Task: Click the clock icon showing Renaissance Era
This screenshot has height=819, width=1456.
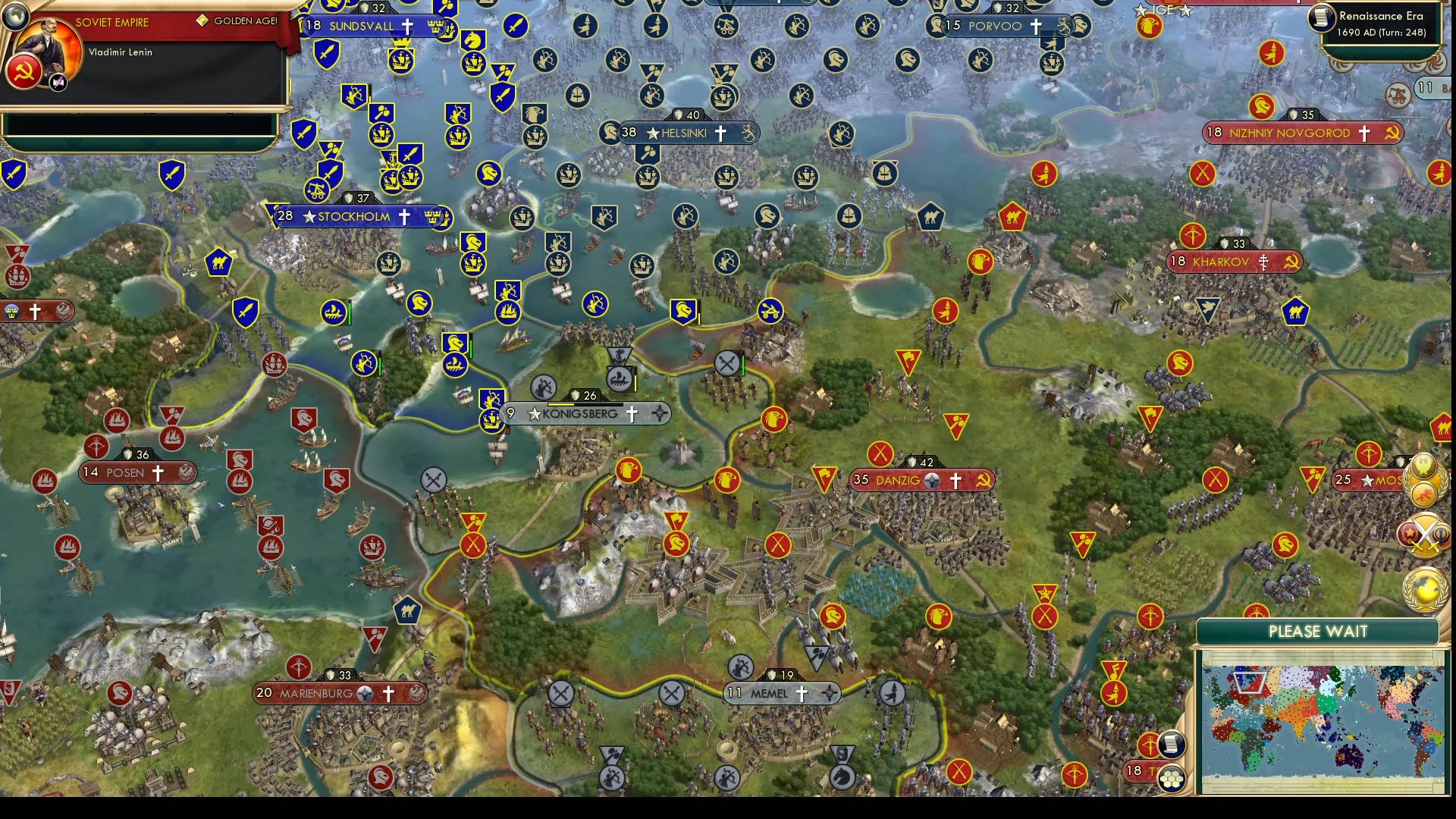Action: (1322, 20)
